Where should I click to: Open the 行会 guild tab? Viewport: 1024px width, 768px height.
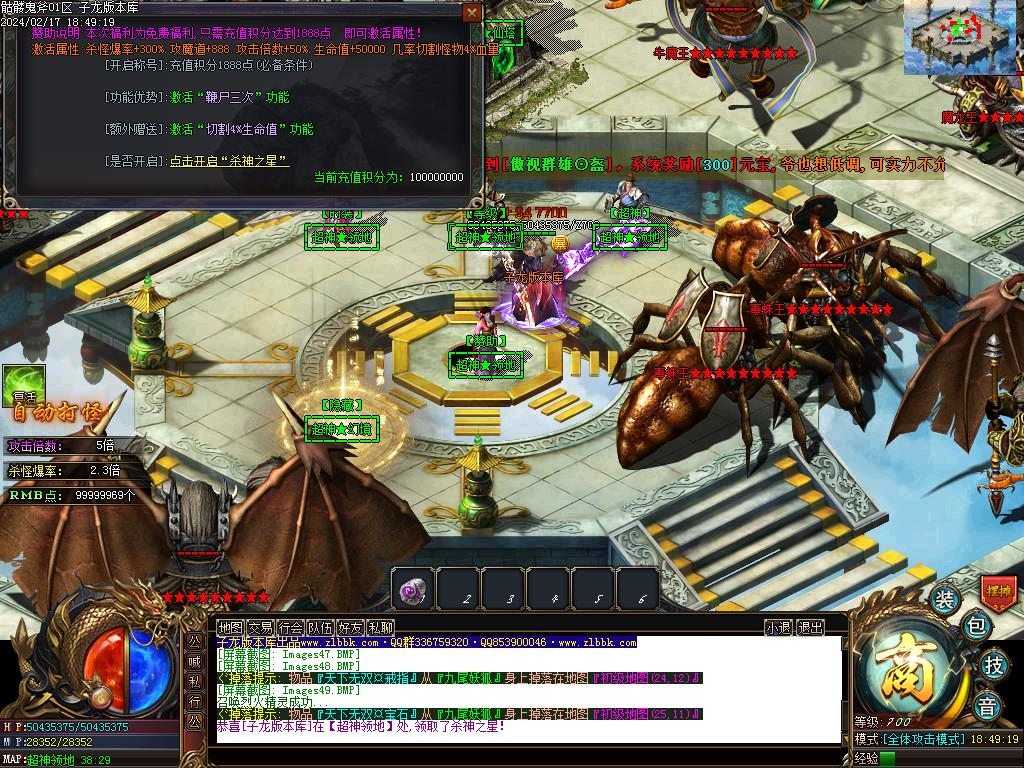(290, 628)
